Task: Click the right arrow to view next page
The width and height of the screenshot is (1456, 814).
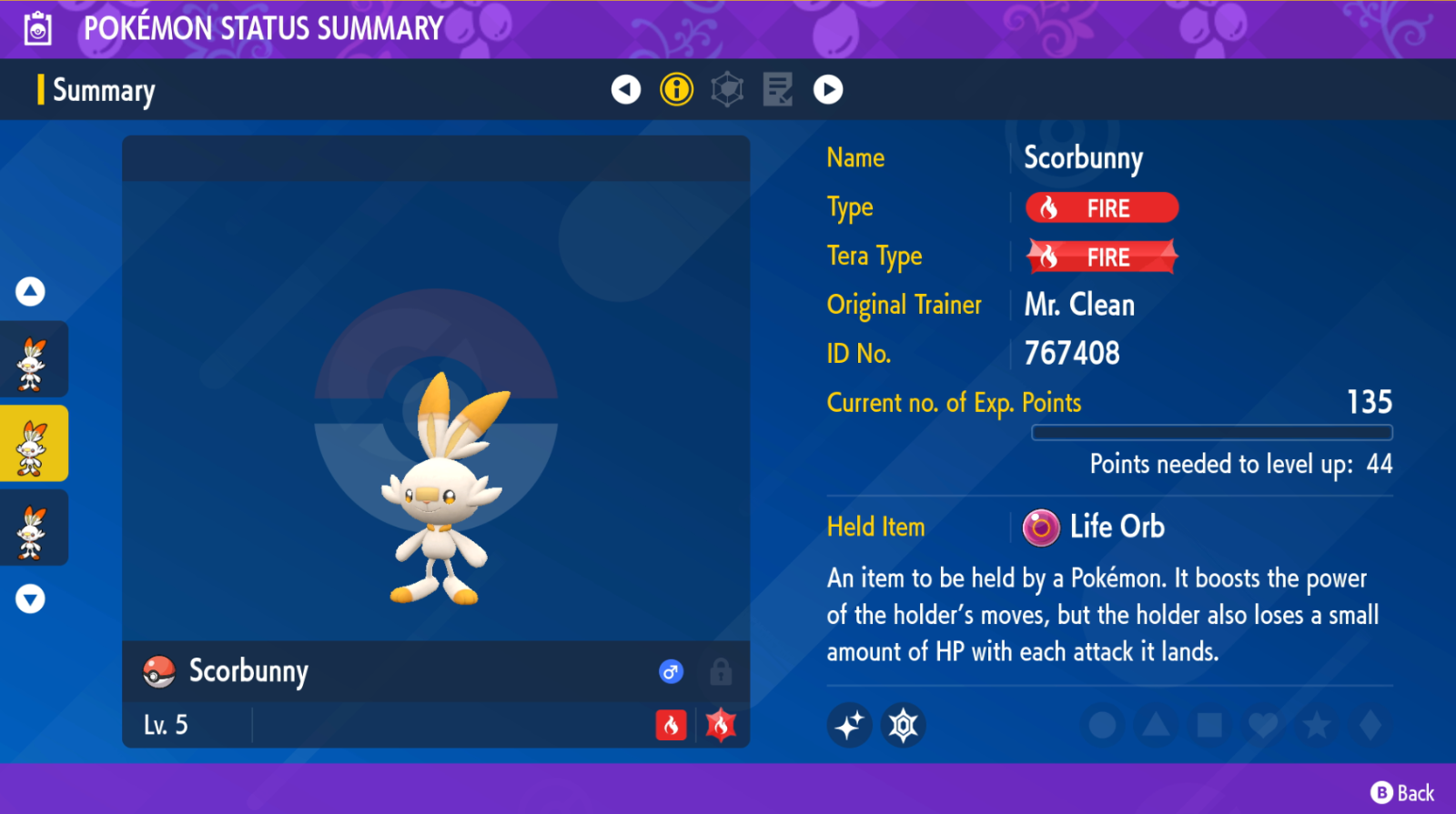Action: (828, 89)
